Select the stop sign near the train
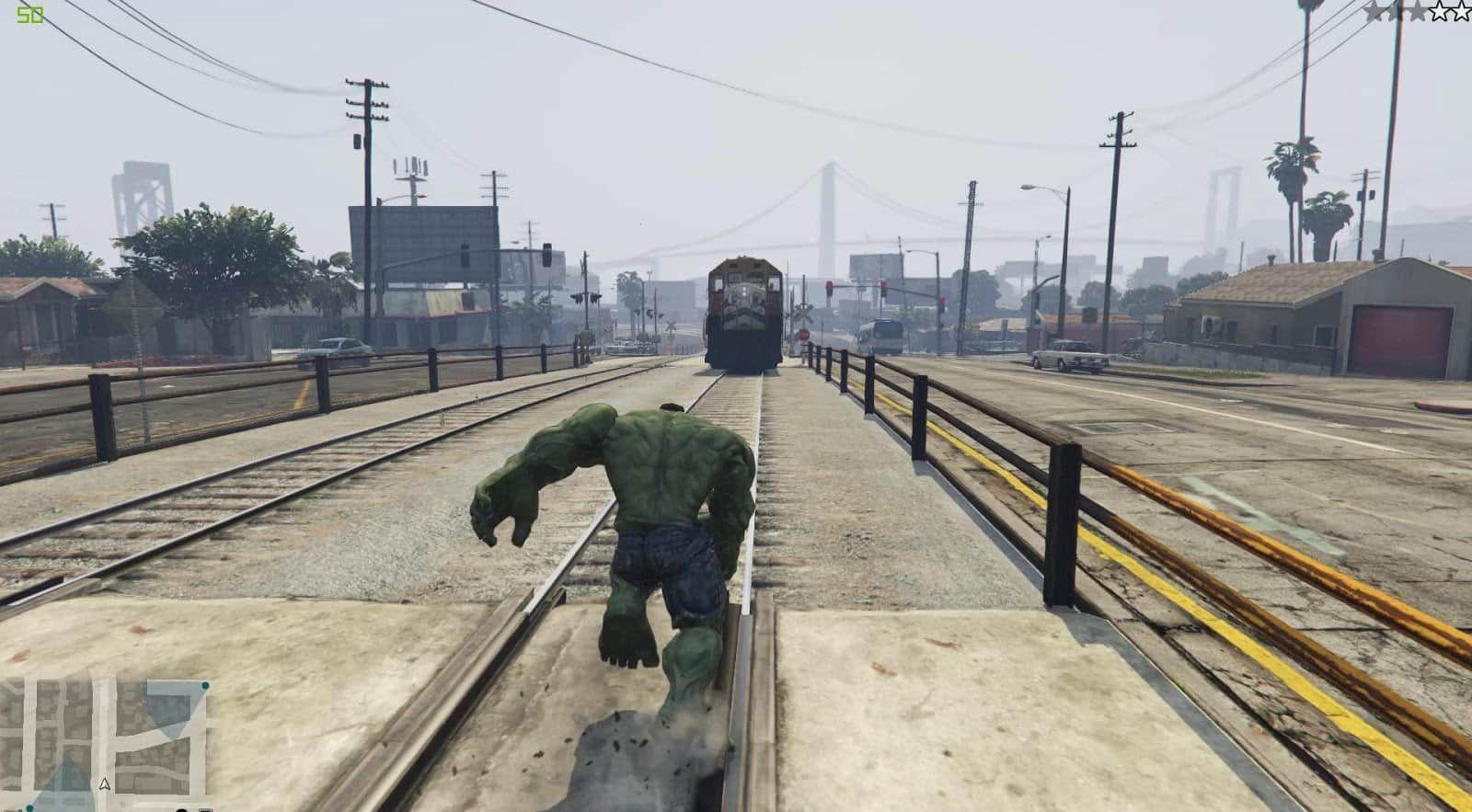Viewport: 1472px width, 812px height. coord(804,335)
